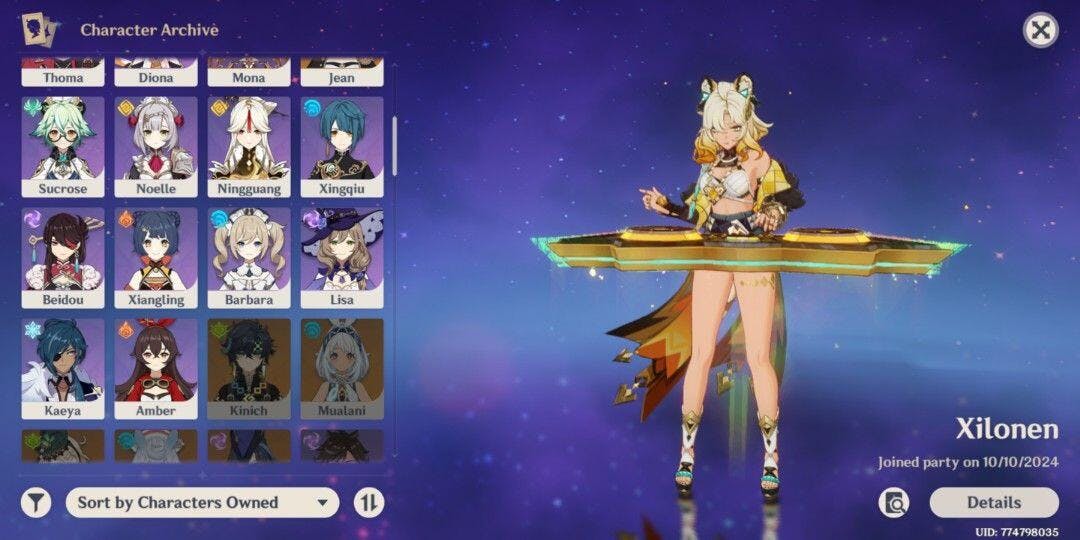Select Noelle's character card
Image resolution: width=1080 pixels, height=540 pixels.
point(156,146)
